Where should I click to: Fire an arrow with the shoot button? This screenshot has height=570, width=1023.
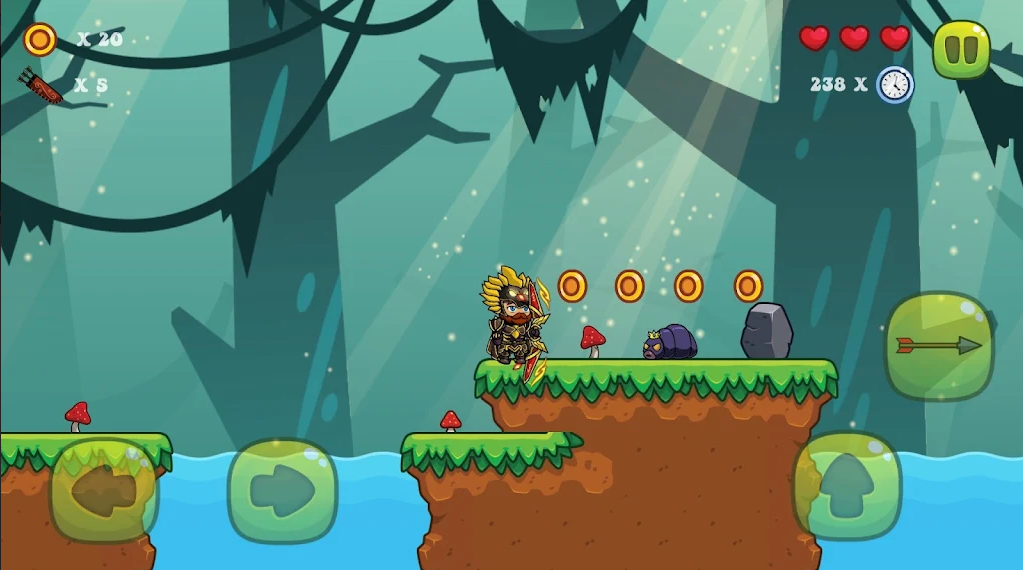tap(938, 346)
